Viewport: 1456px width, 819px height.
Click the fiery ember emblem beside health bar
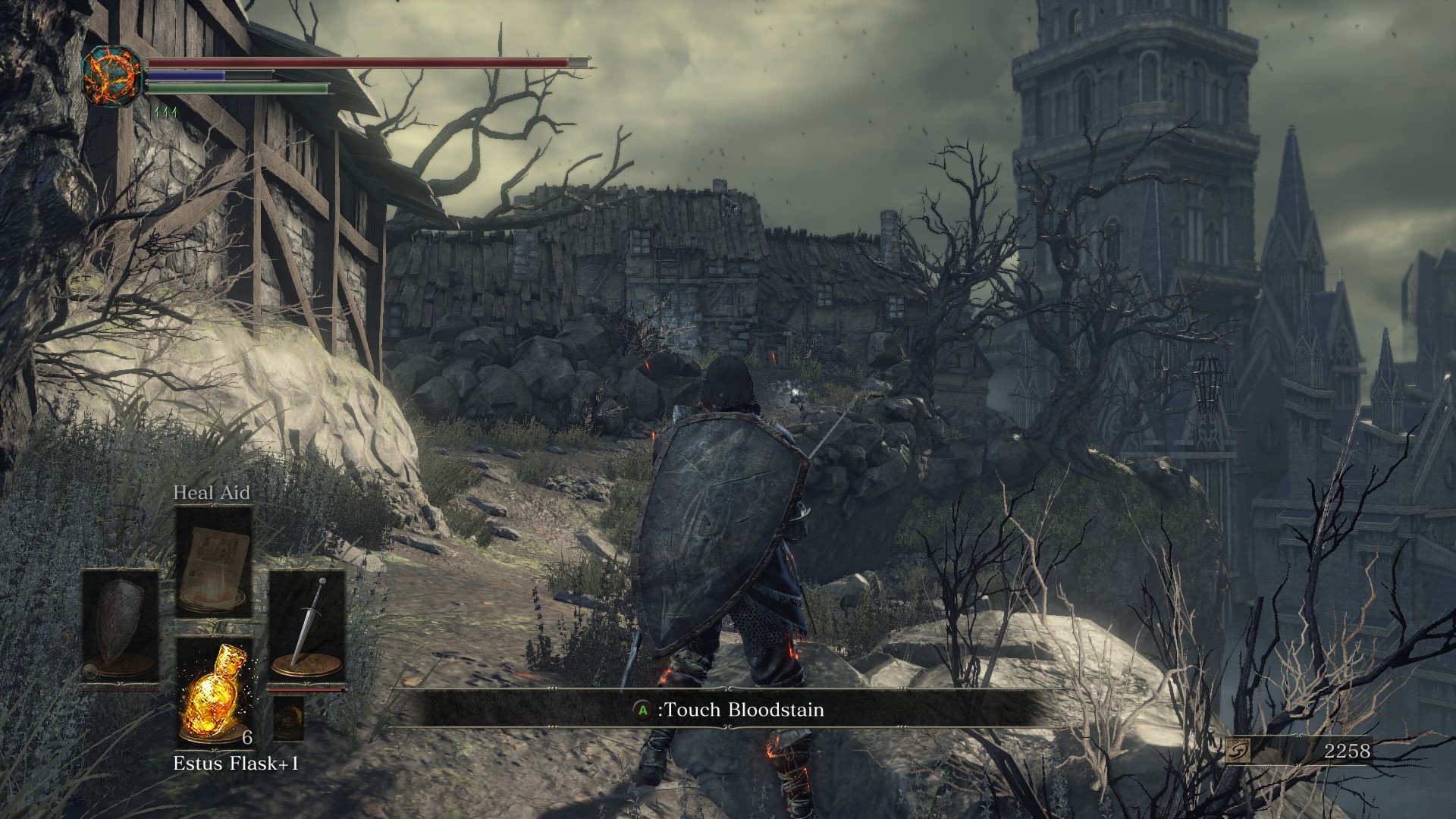(113, 75)
